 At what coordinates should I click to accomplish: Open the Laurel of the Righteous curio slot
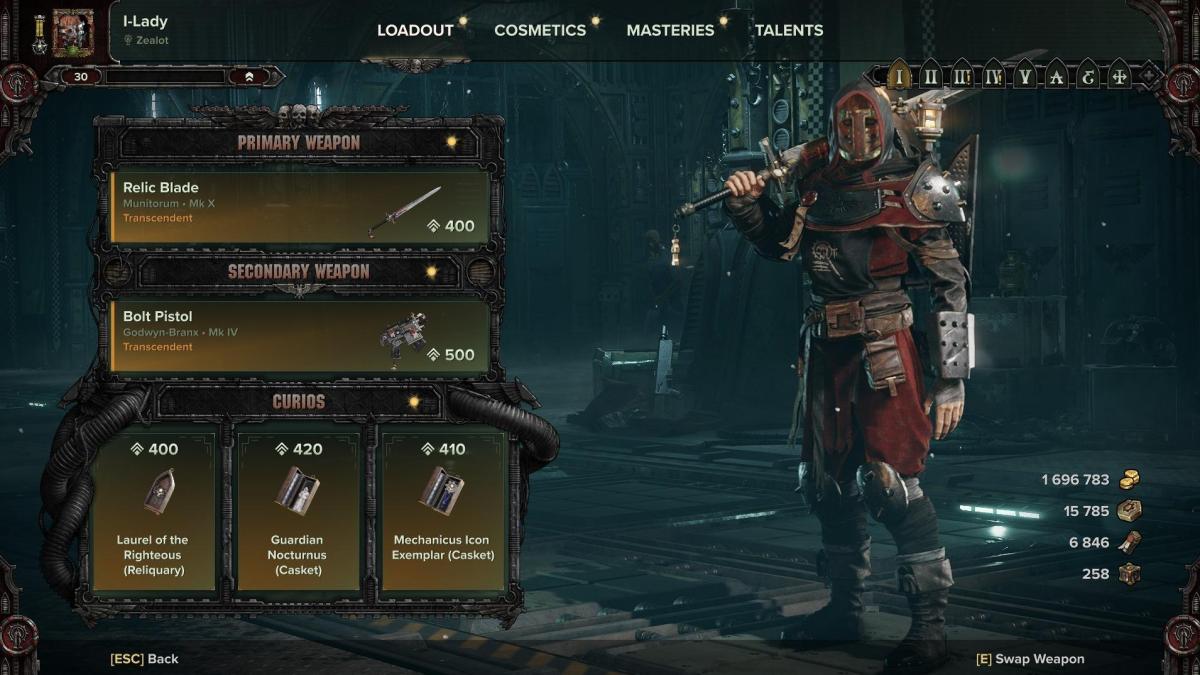[155, 510]
